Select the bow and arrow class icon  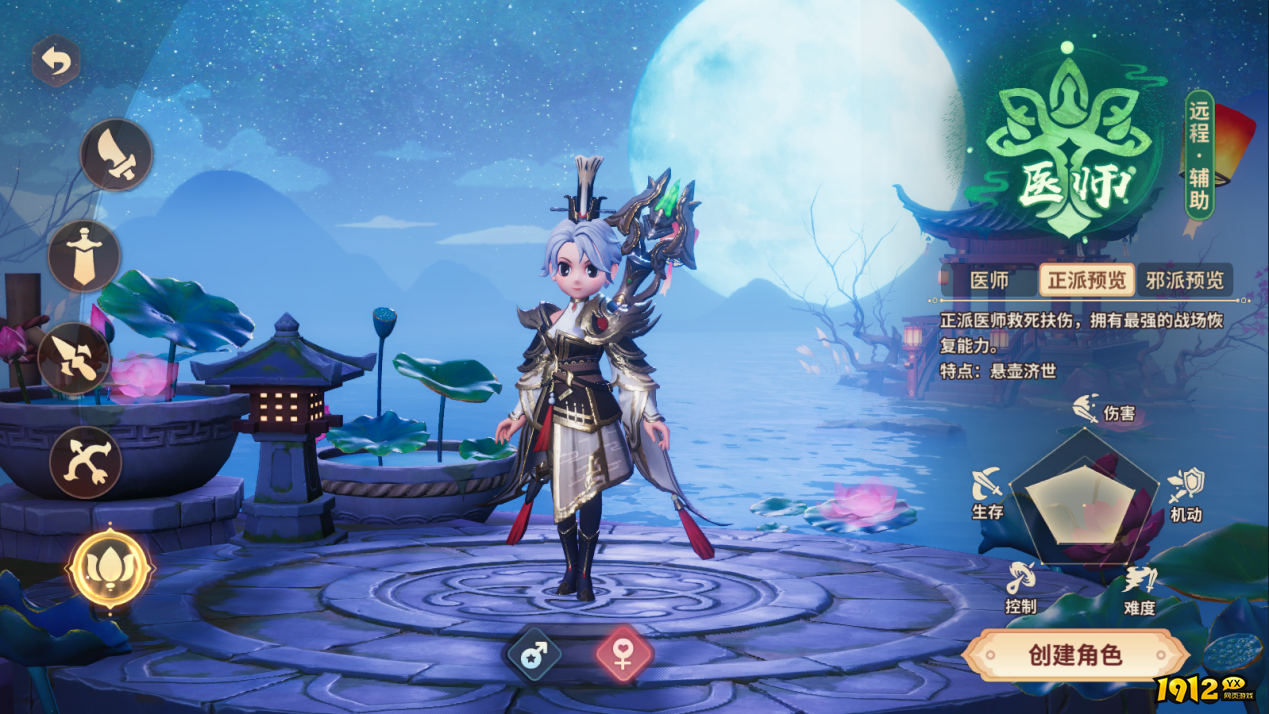[x=86, y=463]
